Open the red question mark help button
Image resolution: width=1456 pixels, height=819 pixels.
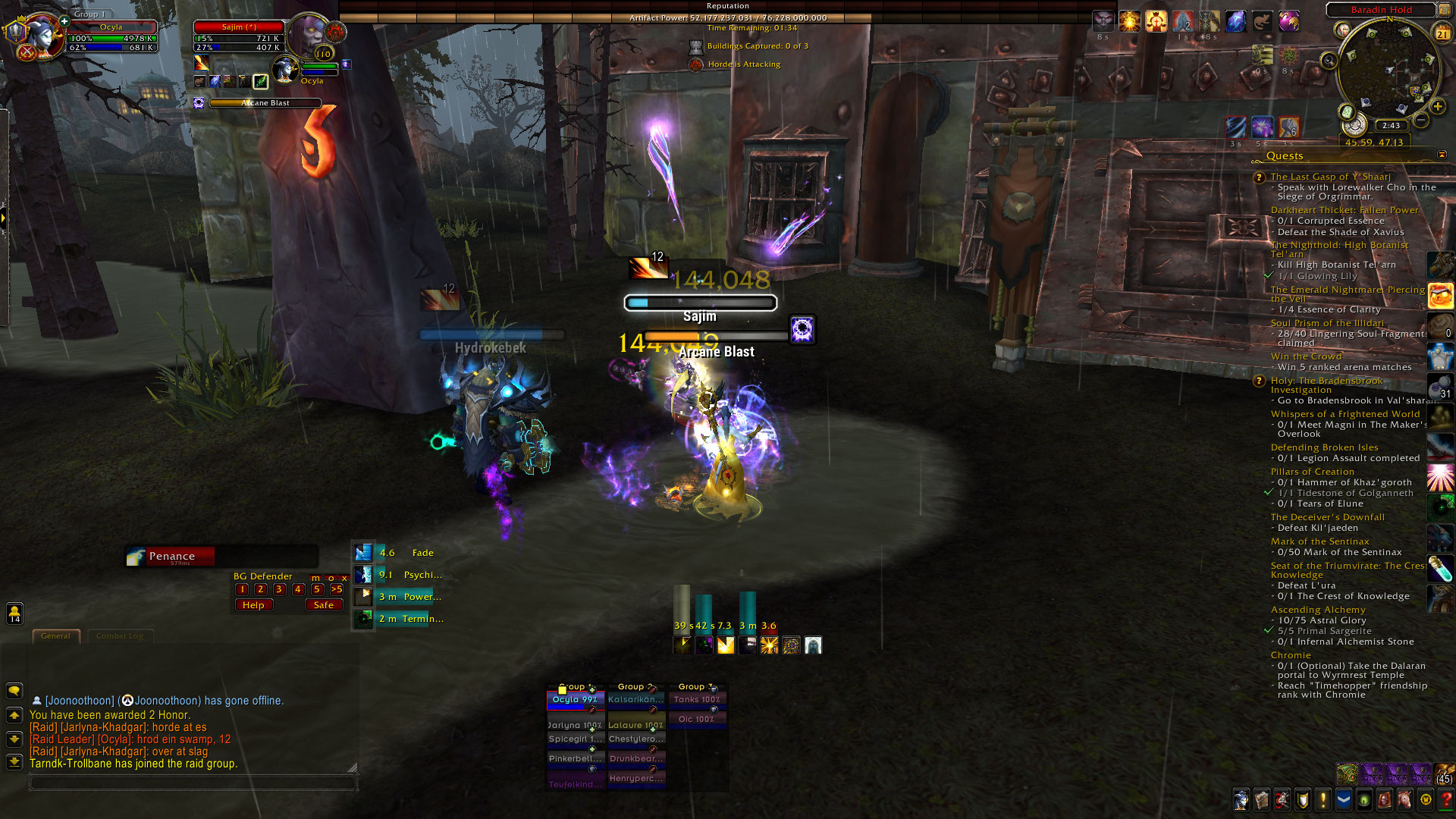point(1445,799)
